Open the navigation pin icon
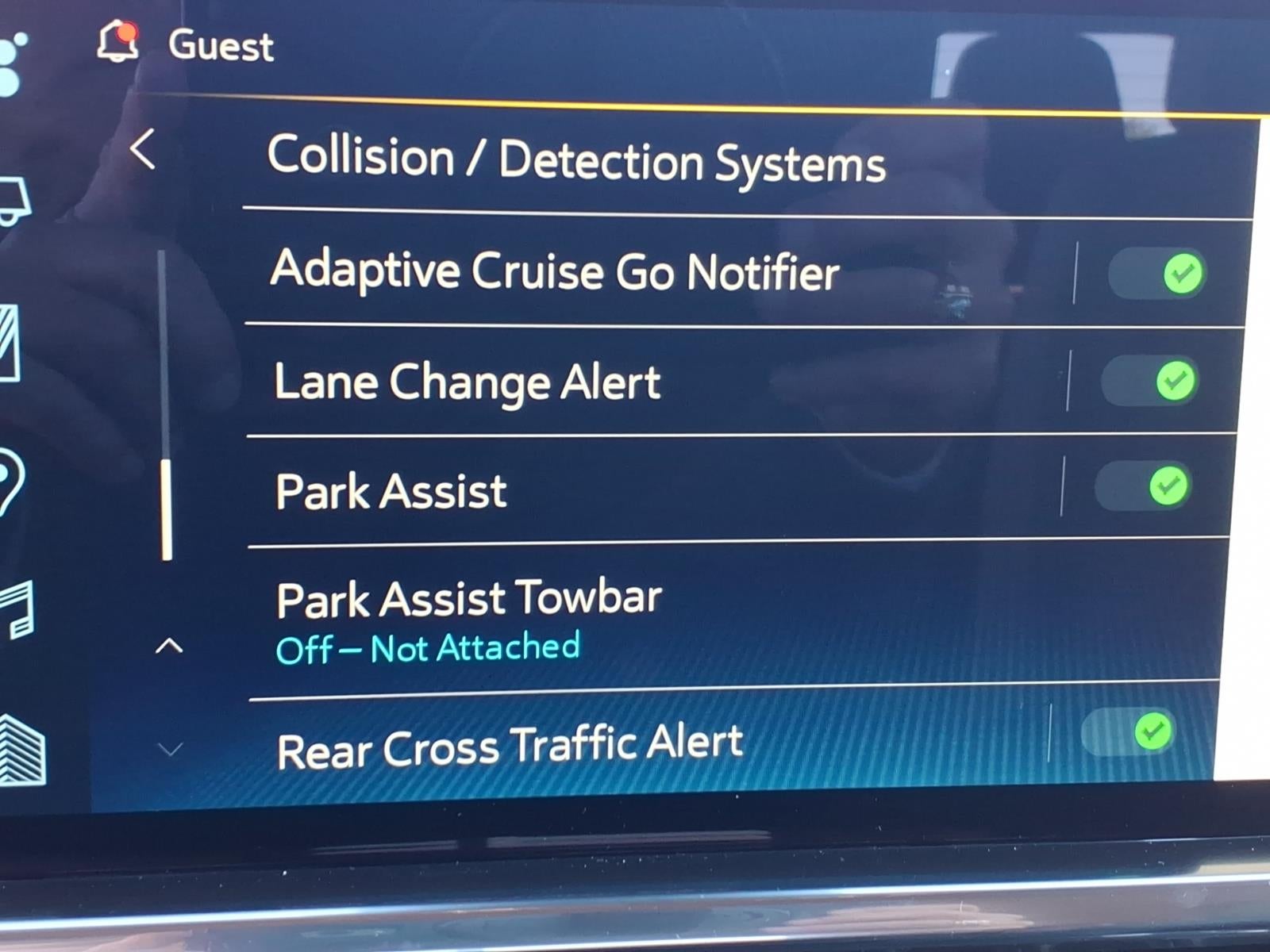 pos(10,481)
